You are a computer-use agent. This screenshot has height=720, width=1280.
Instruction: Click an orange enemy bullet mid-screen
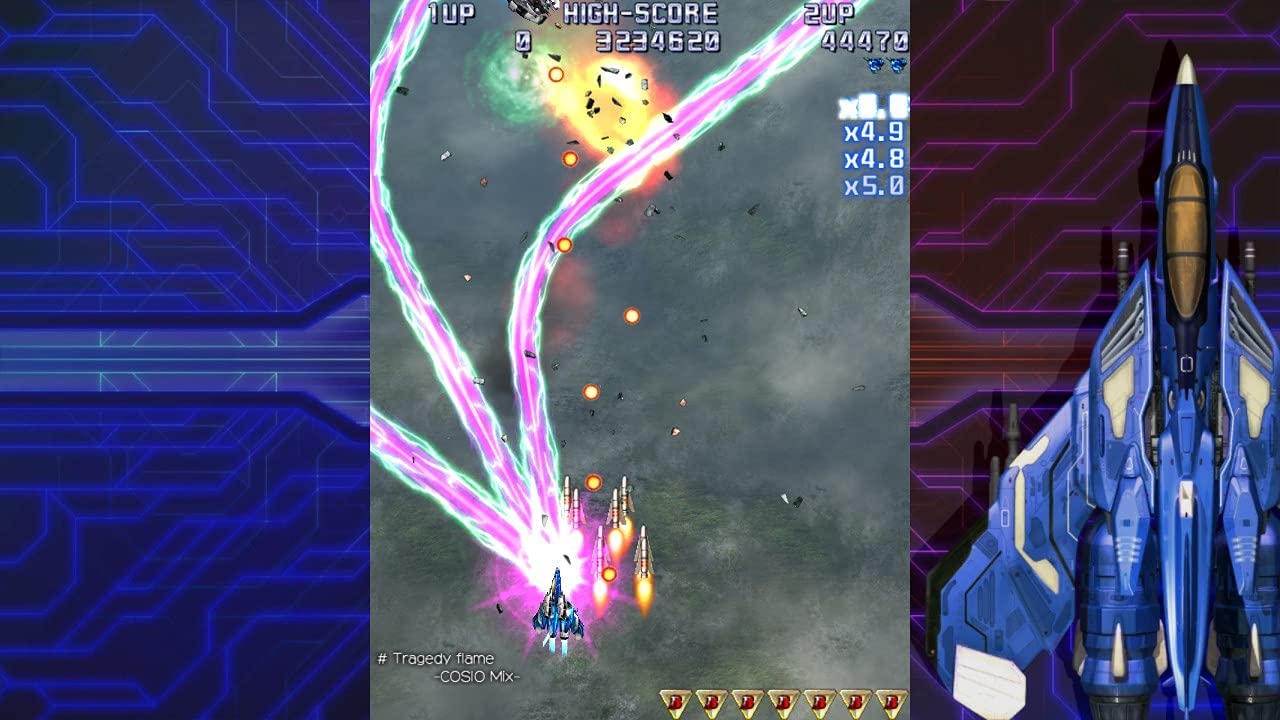click(632, 318)
